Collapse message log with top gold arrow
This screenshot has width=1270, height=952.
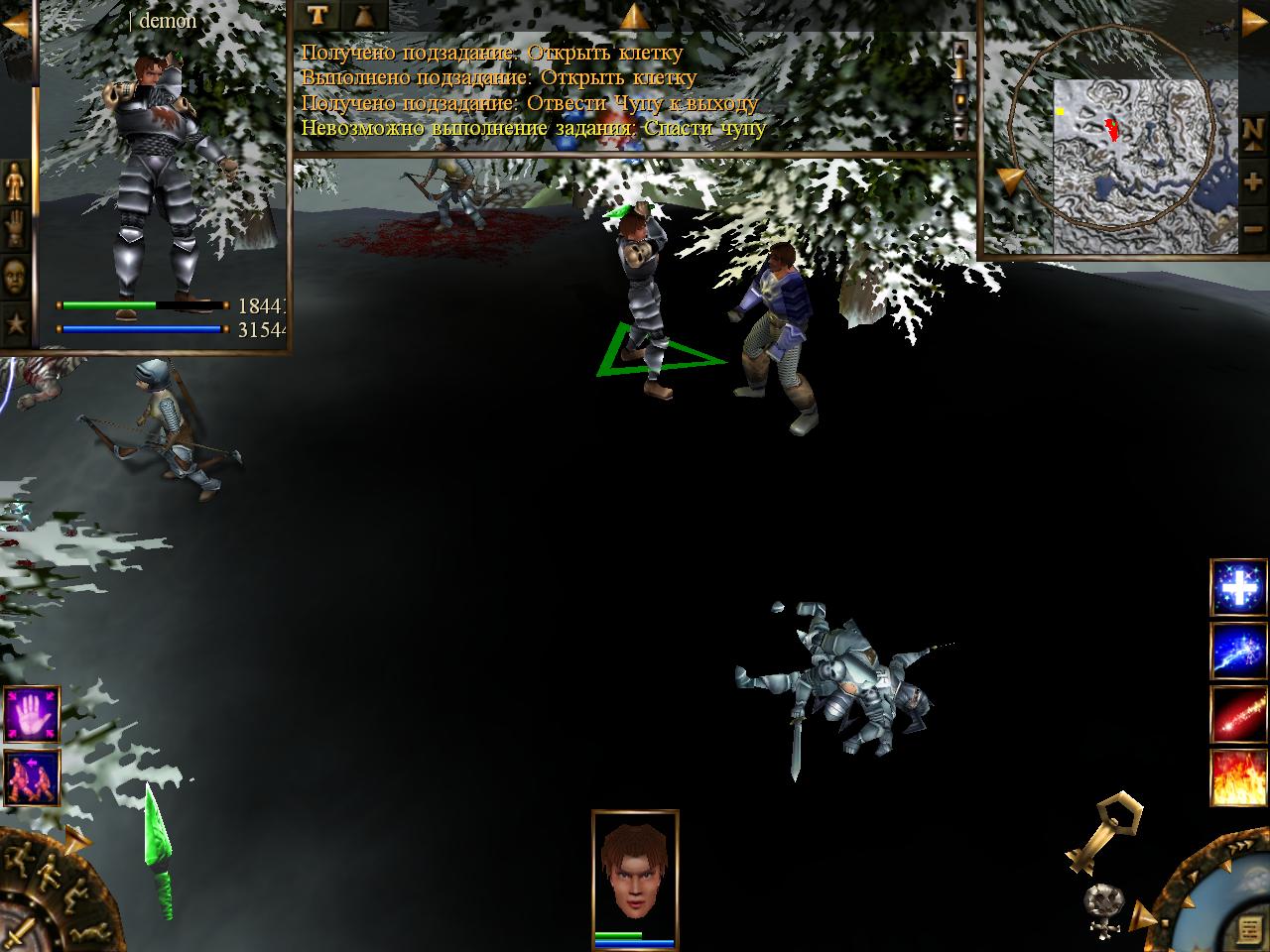pyautogui.click(x=634, y=15)
